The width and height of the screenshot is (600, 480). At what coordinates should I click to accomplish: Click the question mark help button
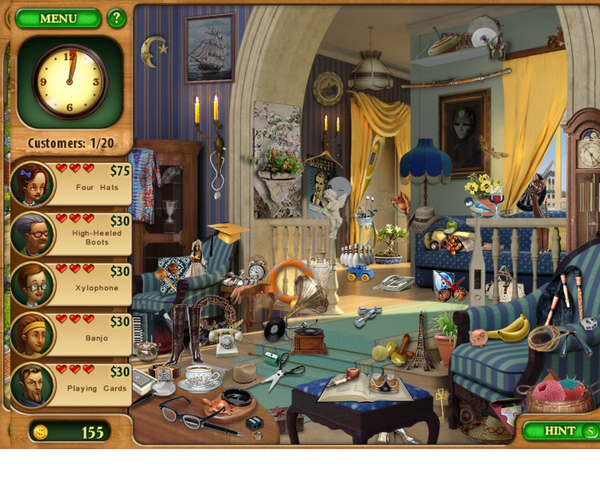coord(116,18)
